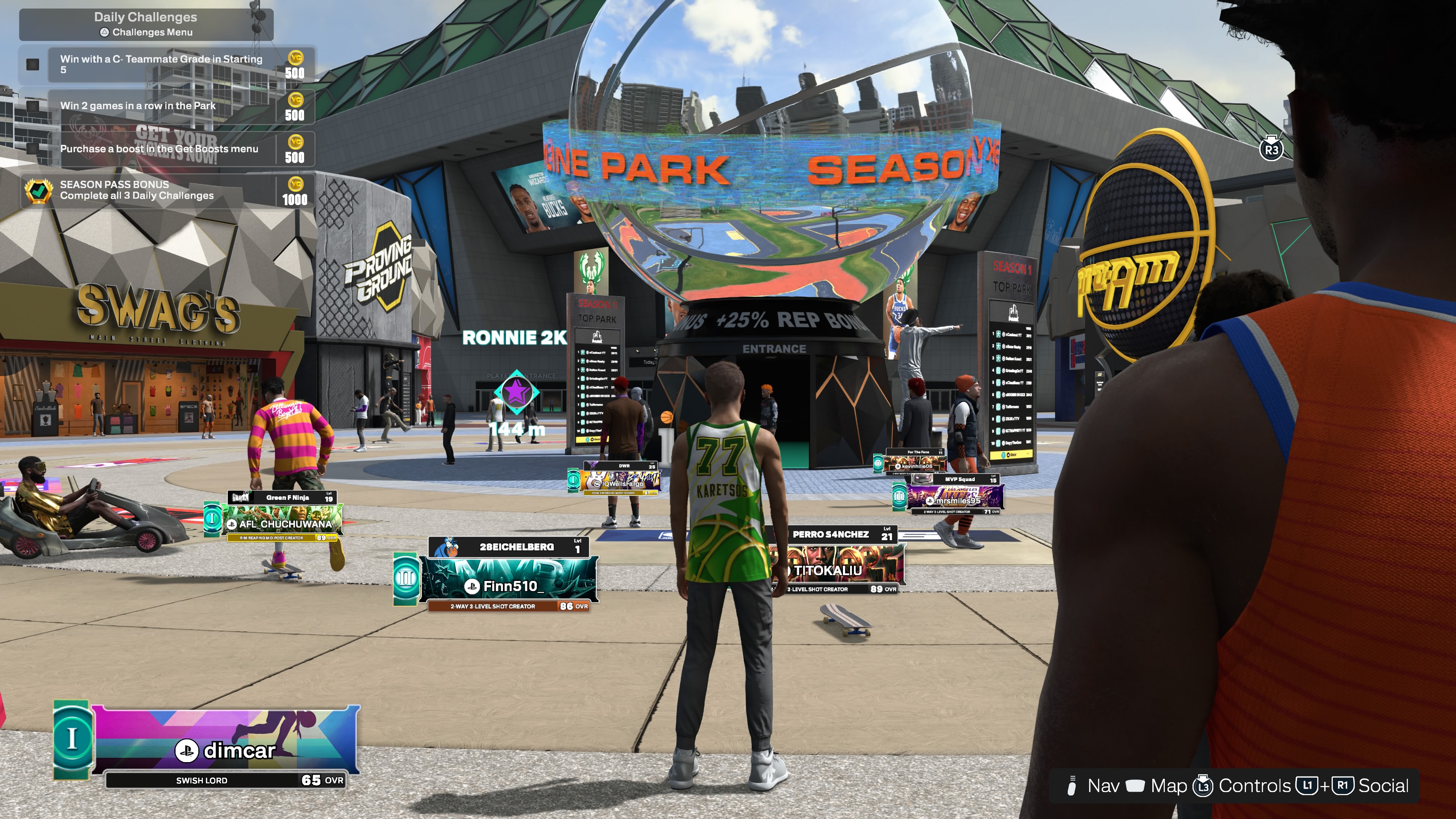Click the Ronnie 2K purple star waypoint marker
Image resolution: width=1456 pixels, height=819 pixels.
(x=516, y=392)
